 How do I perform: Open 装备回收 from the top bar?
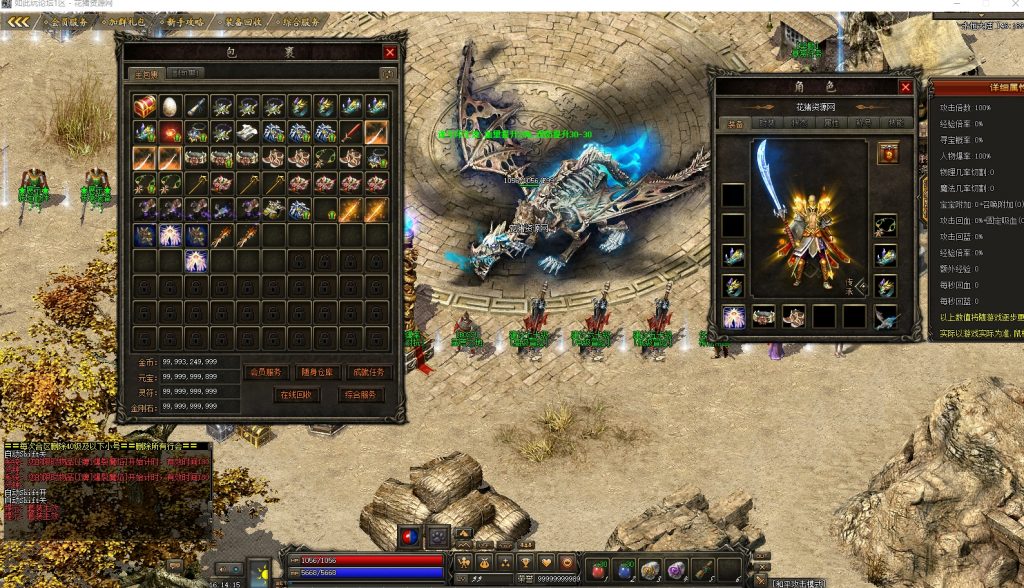coord(243,20)
